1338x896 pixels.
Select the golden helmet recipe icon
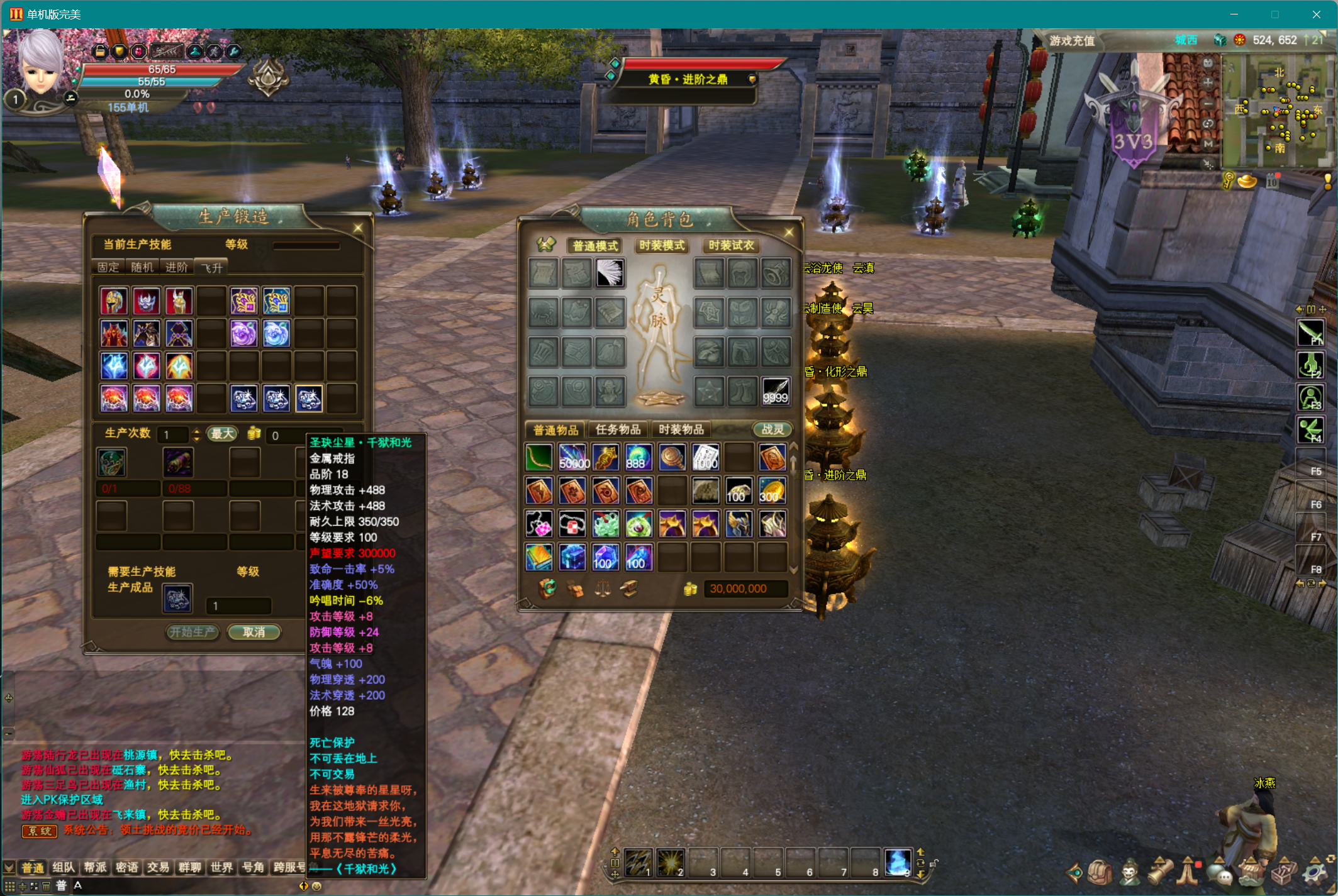pyautogui.click(x=114, y=302)
